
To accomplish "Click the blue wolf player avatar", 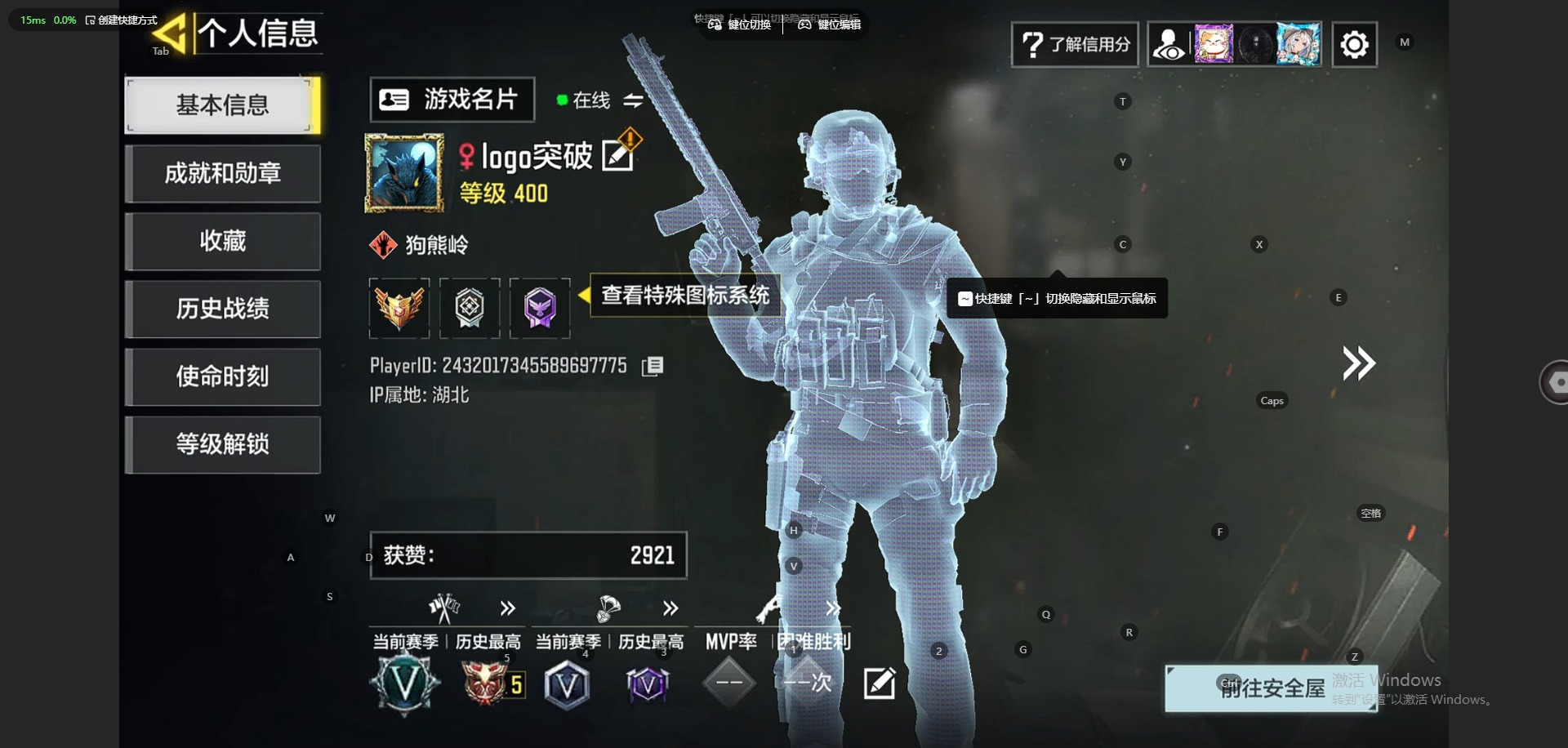I will 403,174.
